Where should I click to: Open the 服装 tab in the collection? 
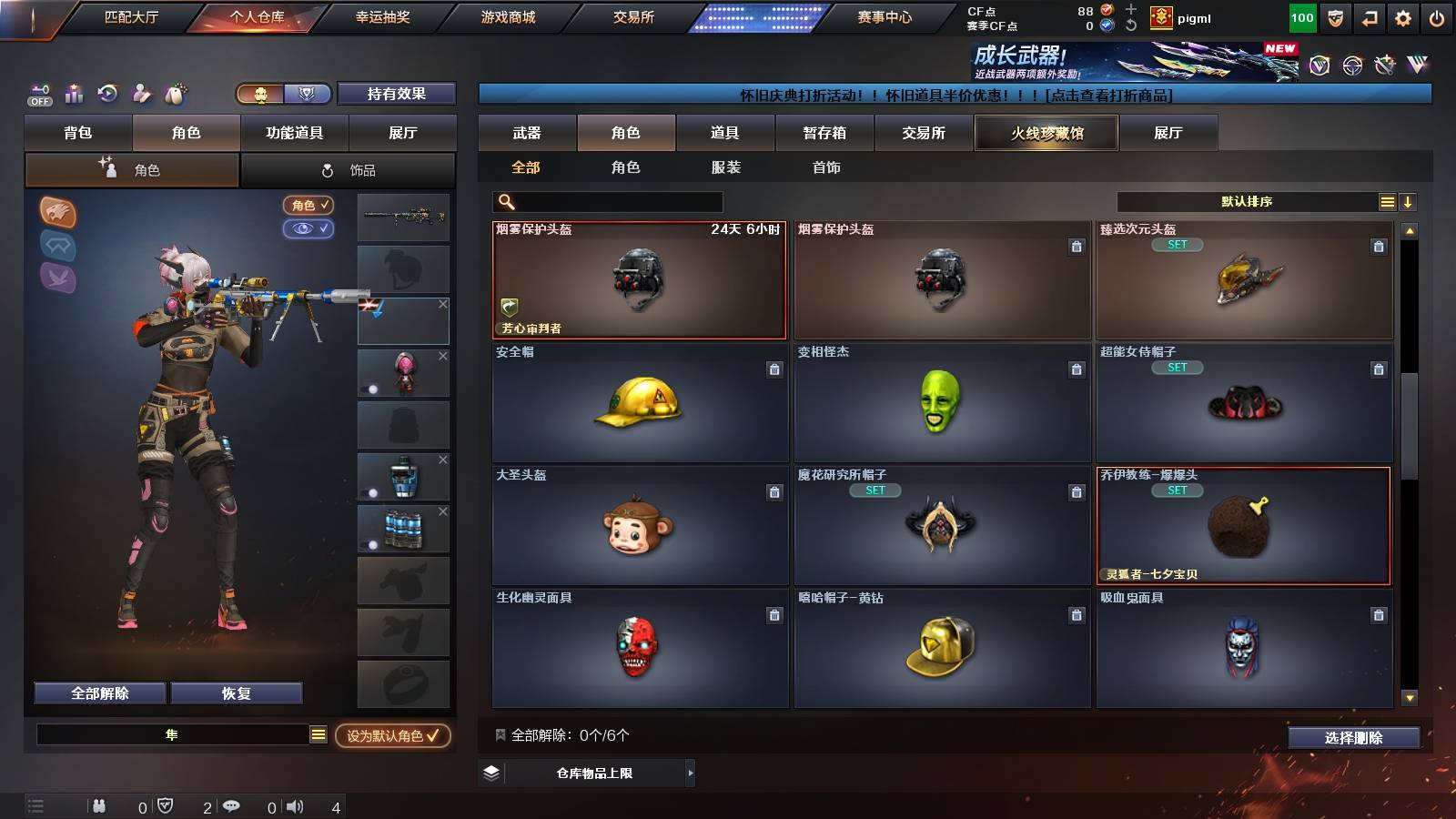coord(726,167)
